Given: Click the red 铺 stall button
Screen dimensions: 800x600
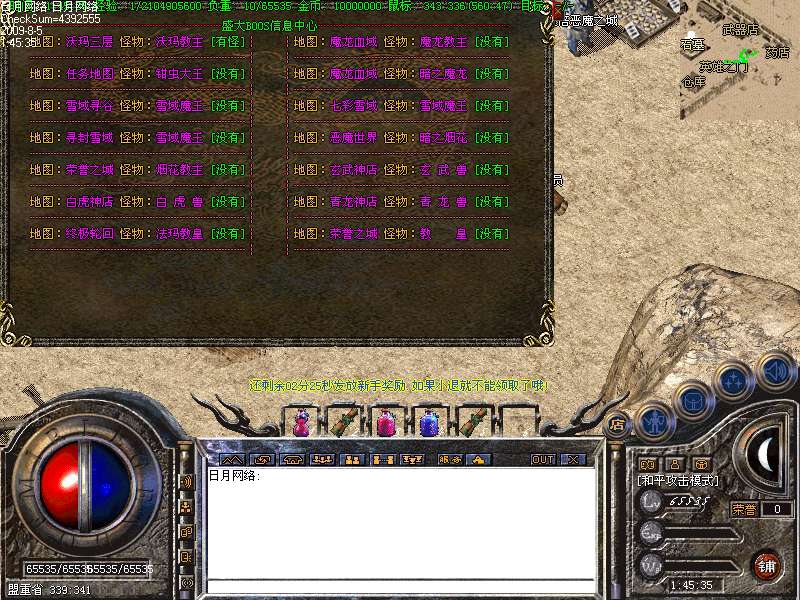Looking at the screenshot, I should [x=767, y=564].
